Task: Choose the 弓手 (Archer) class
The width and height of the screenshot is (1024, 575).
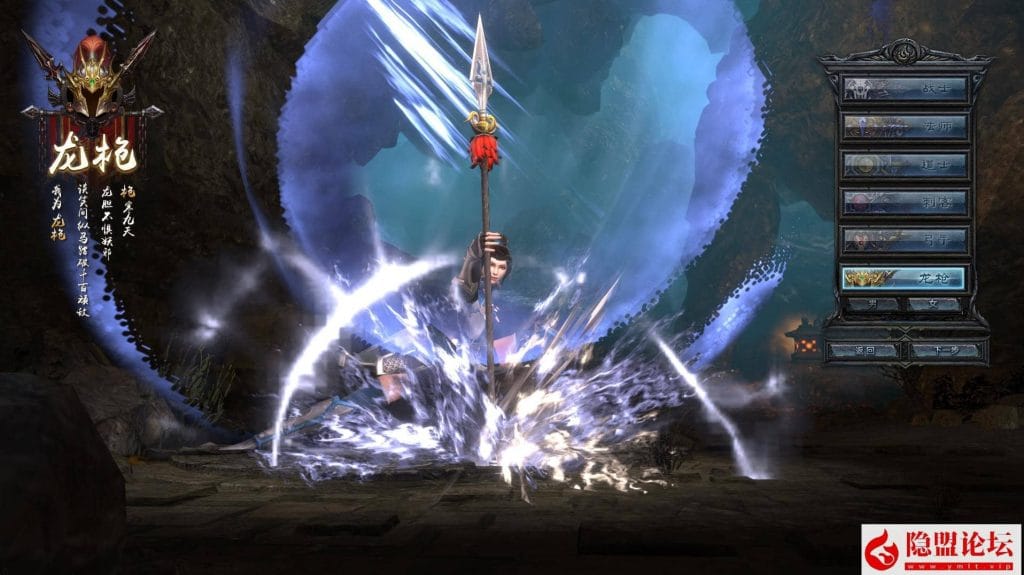Action: click(904, 240)
